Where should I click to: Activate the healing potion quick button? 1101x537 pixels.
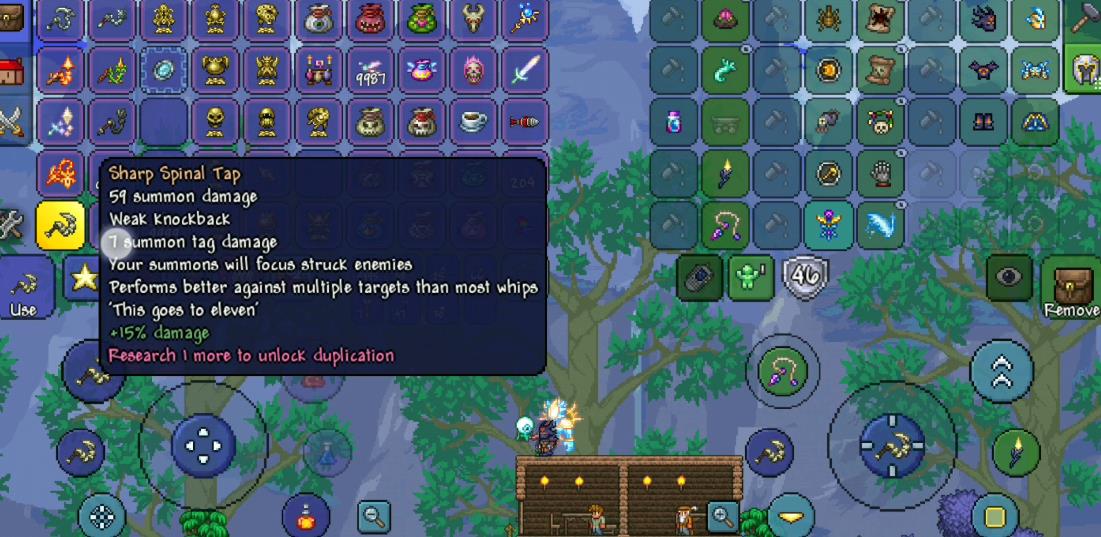[x=306, y=516]
